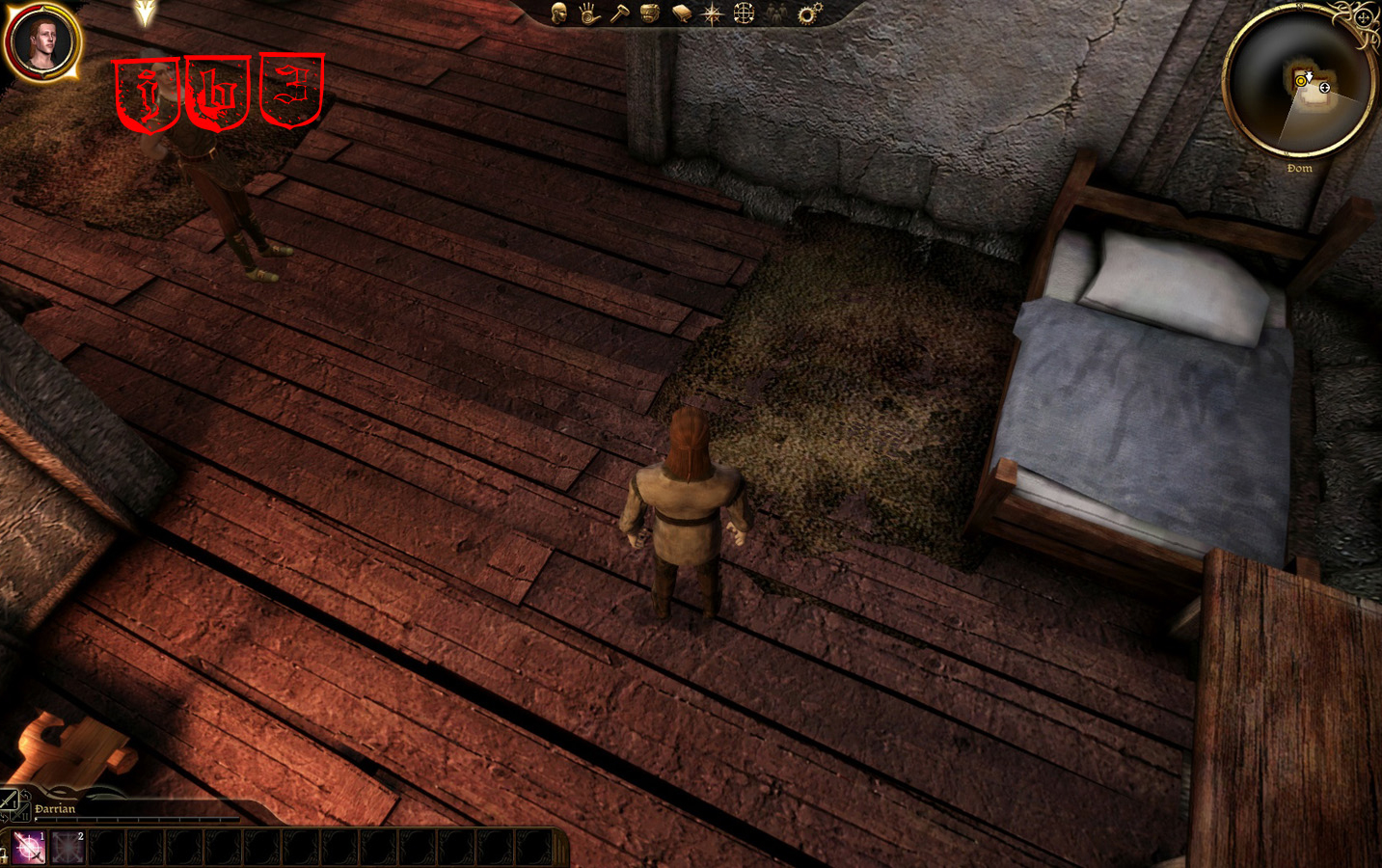Open the character sheet head icon
The height and width of the screenshot is (868, 1382).
pyautogui.click(x=559, y=13)
